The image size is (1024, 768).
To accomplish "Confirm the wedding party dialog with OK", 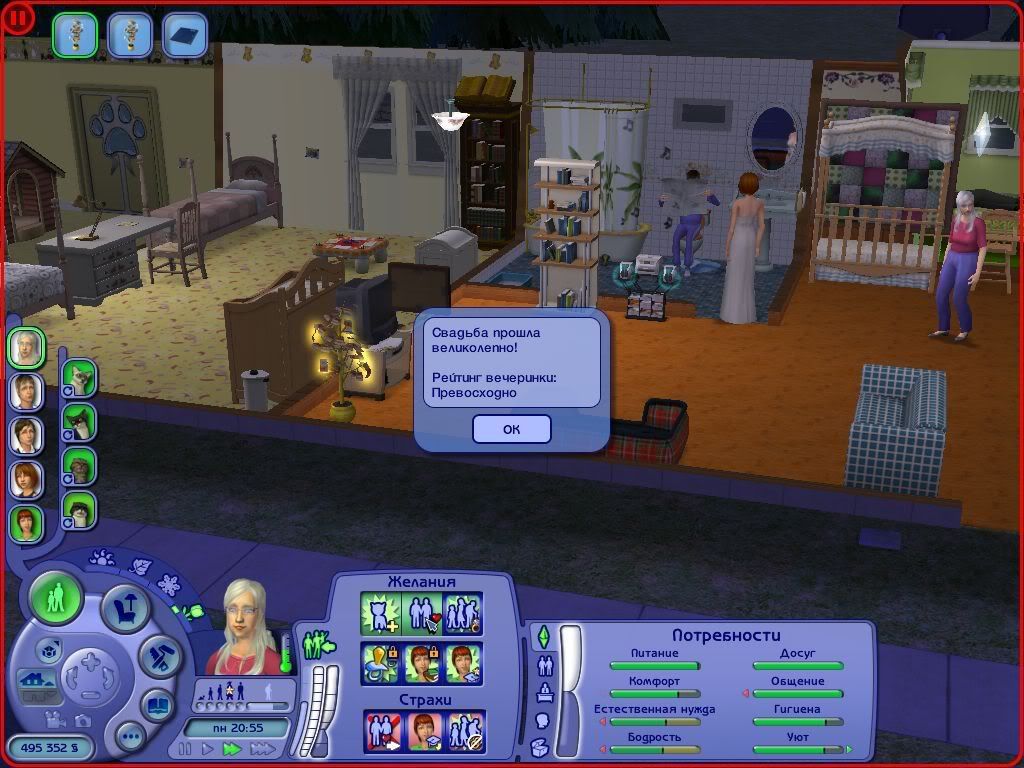I will coord(511,429).
